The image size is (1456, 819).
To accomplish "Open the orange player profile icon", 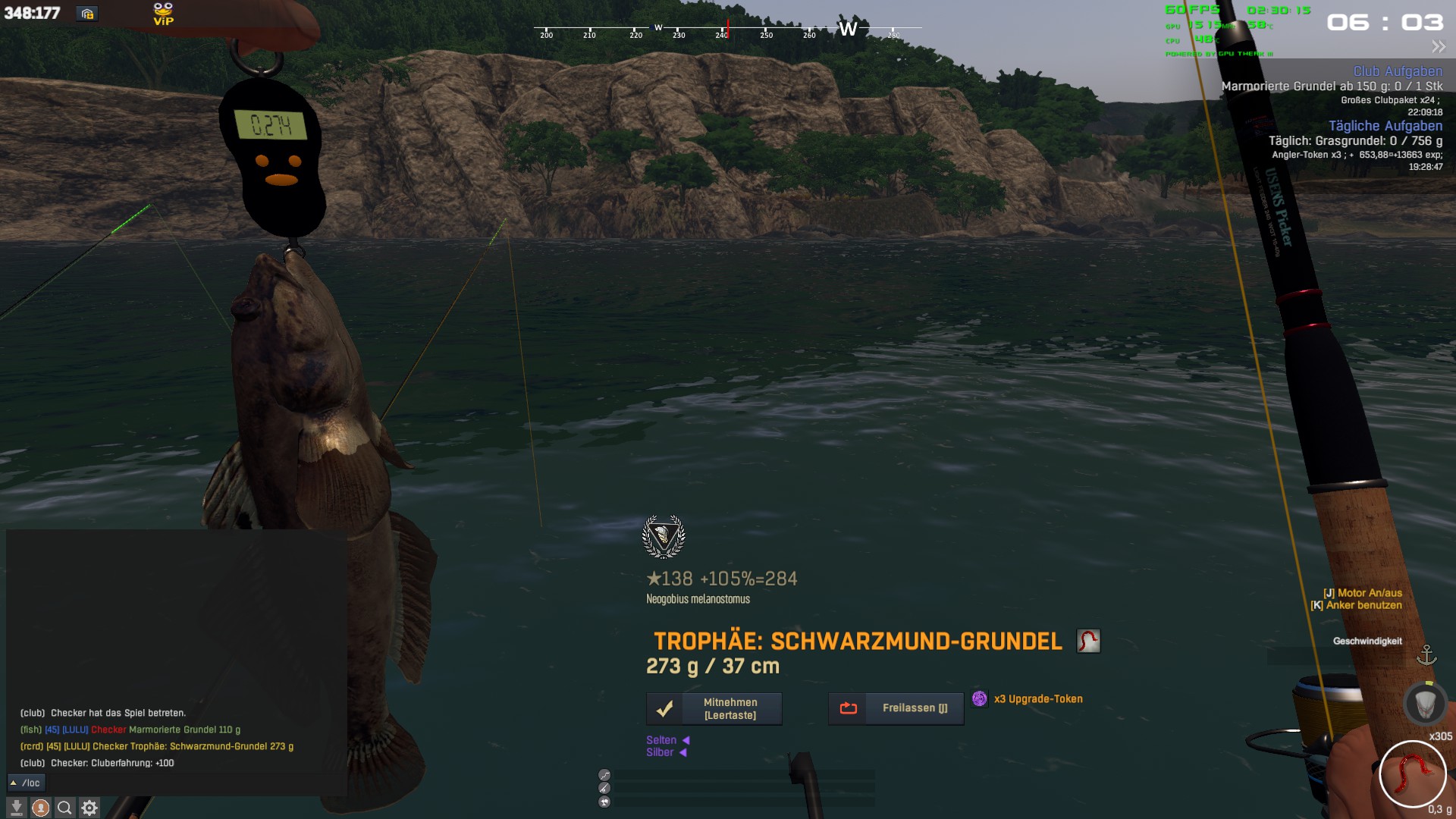I will point(41,808).
